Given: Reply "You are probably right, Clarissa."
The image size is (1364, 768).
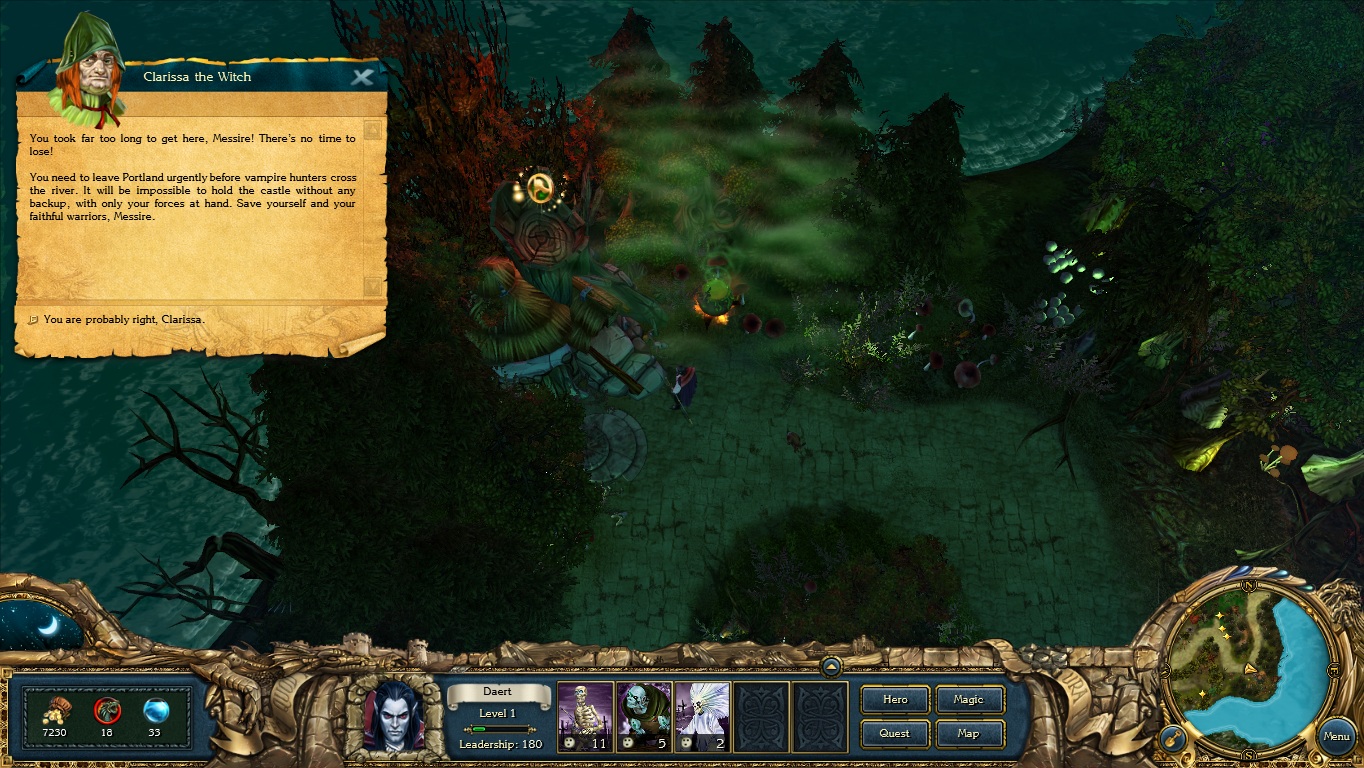Looking at the screenshot, I should pyautogui.click(x=124, y=319).
